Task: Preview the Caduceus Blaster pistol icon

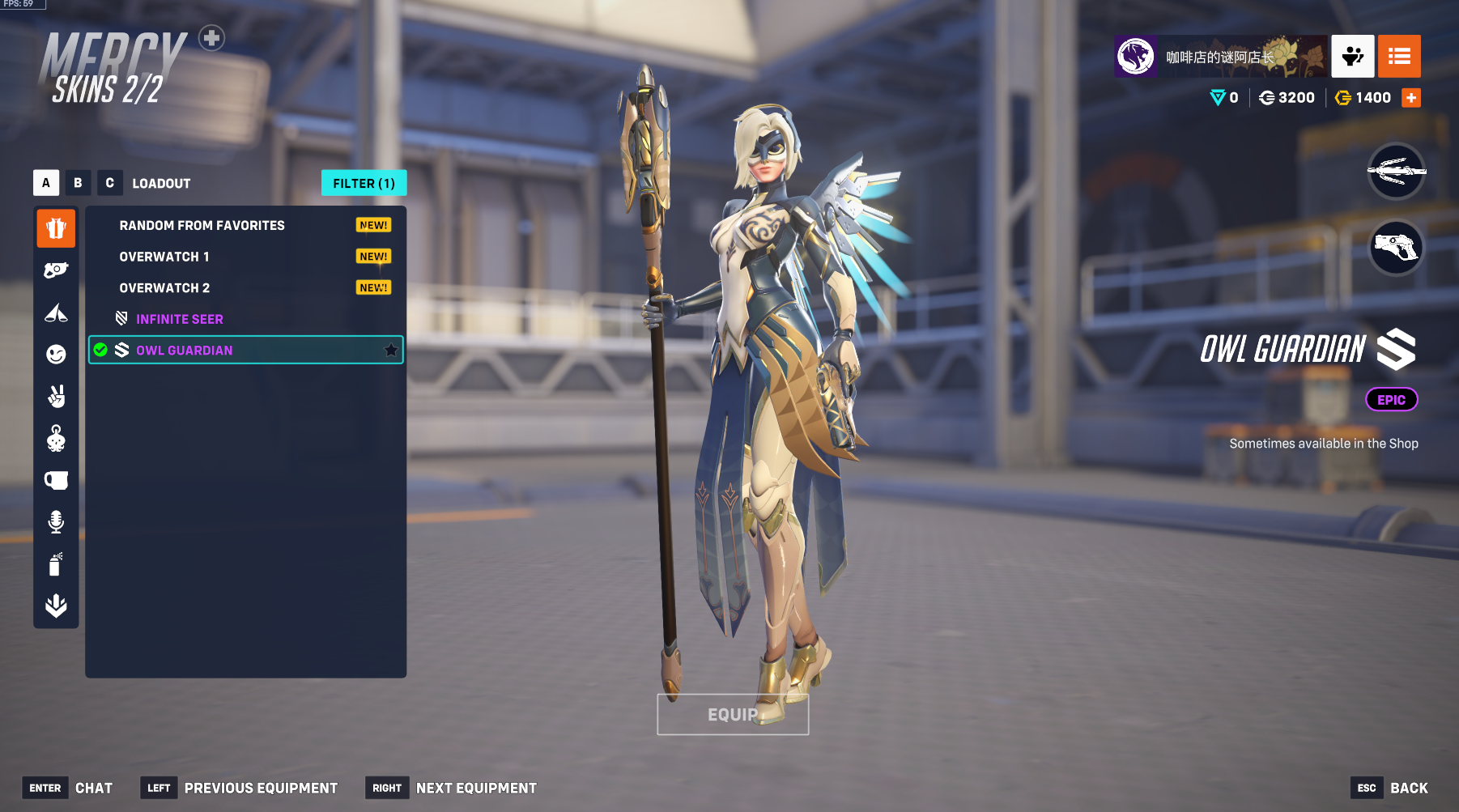Action: click(1396, 247)
